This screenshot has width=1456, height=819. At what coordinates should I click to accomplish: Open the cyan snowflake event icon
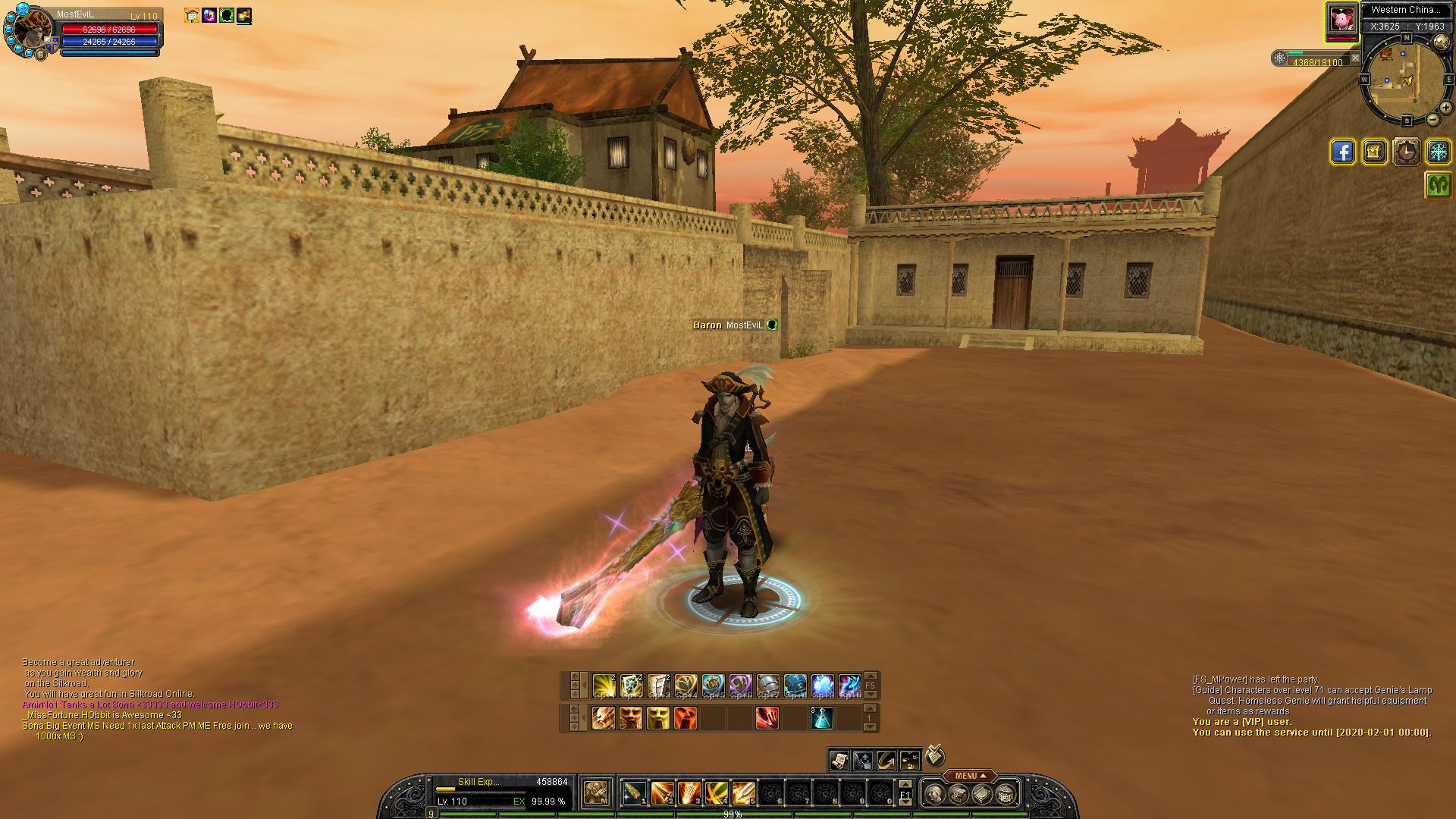click(x=1438, y=152)
